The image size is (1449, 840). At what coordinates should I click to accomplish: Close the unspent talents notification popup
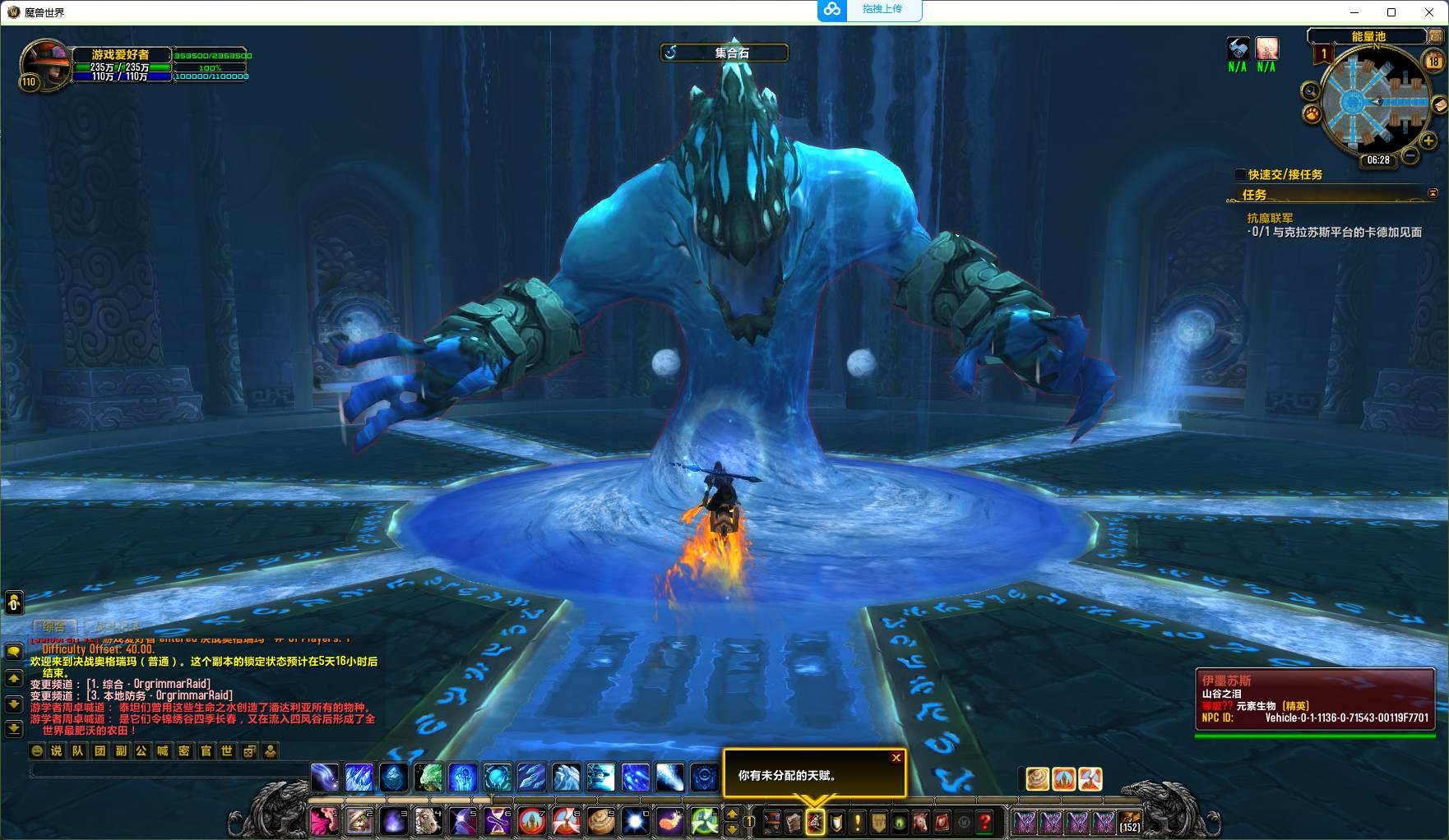tap(896, 758)
